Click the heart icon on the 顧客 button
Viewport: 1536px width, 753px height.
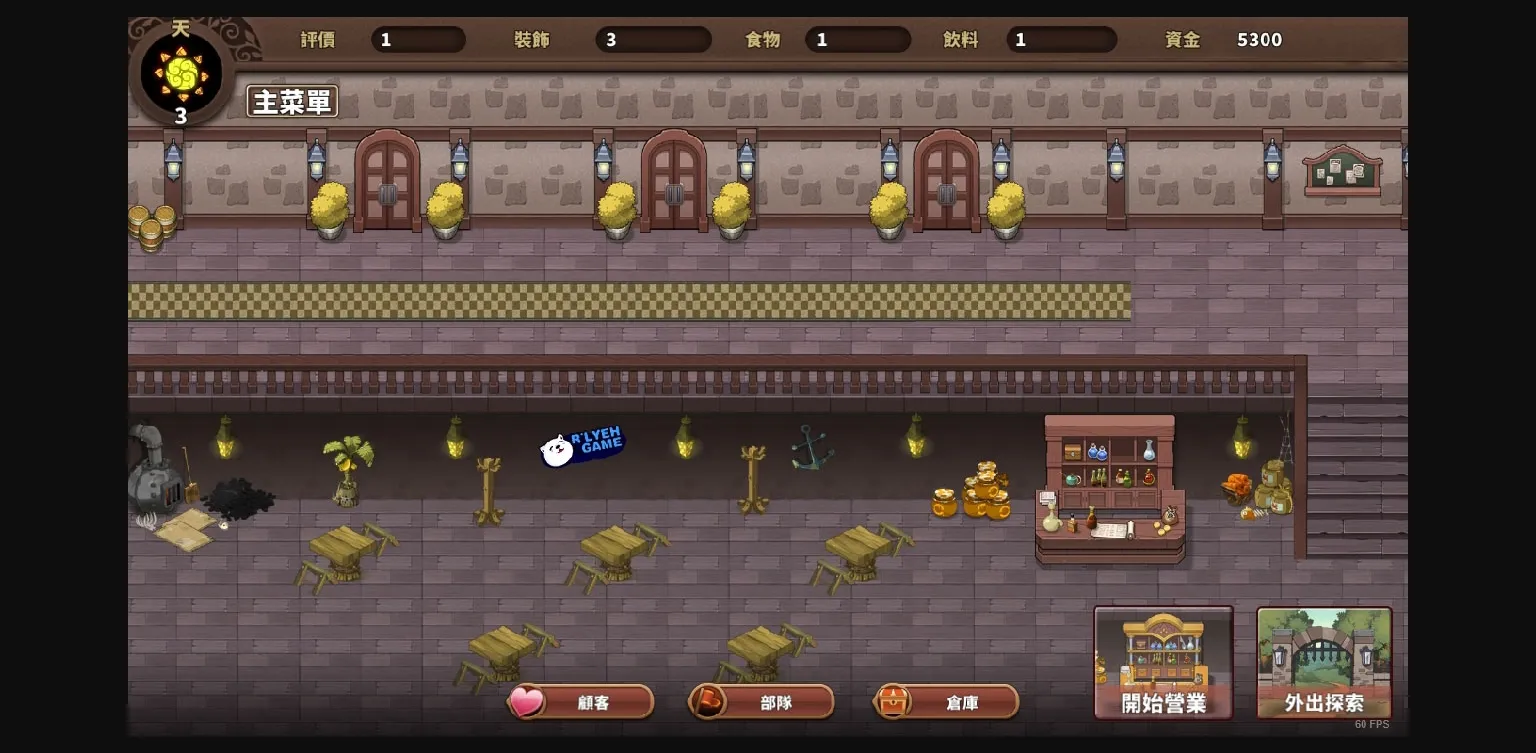click(x=527, y=702)
